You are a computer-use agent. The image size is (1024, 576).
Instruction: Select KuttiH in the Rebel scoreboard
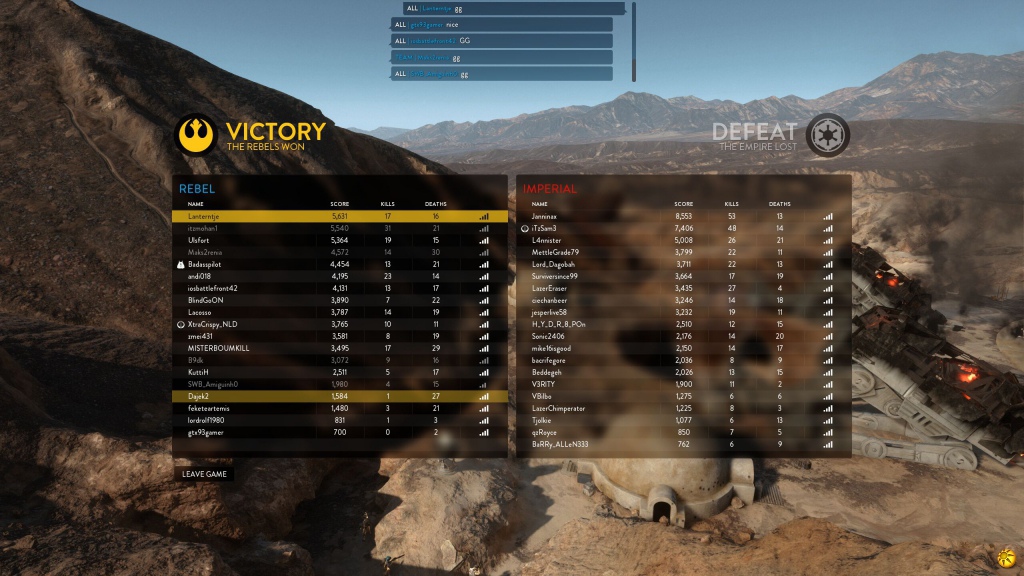[x=340, y=372]
